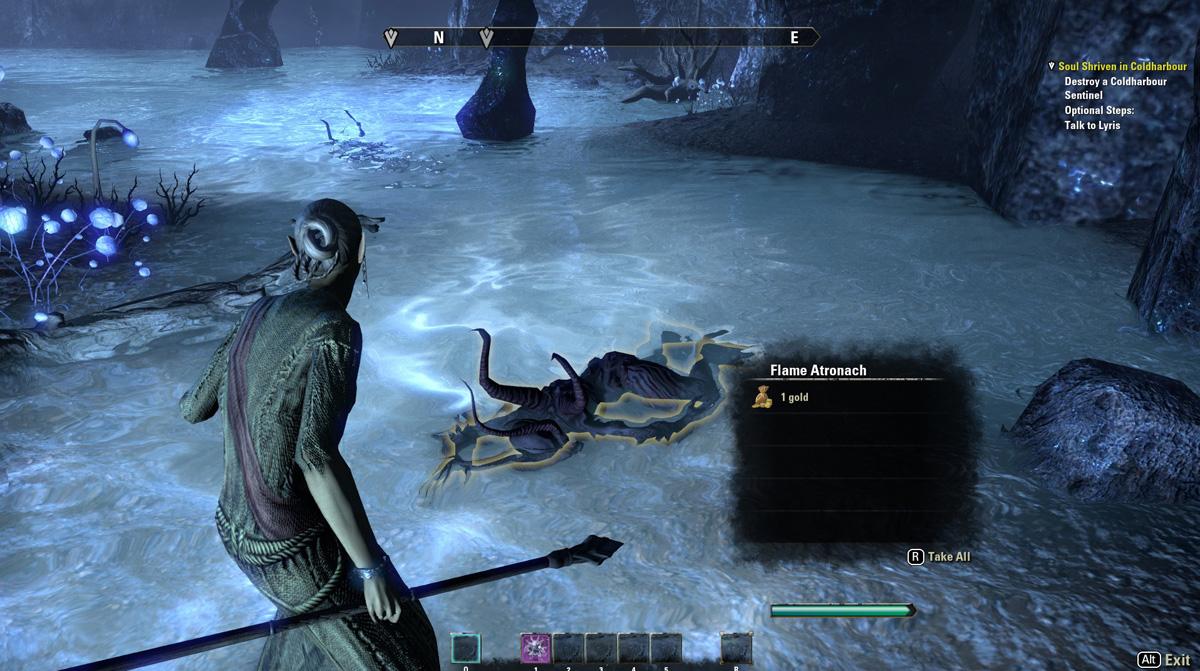Click the Take All button
The image size is (1200, 671).
click(x=939, y=557)
